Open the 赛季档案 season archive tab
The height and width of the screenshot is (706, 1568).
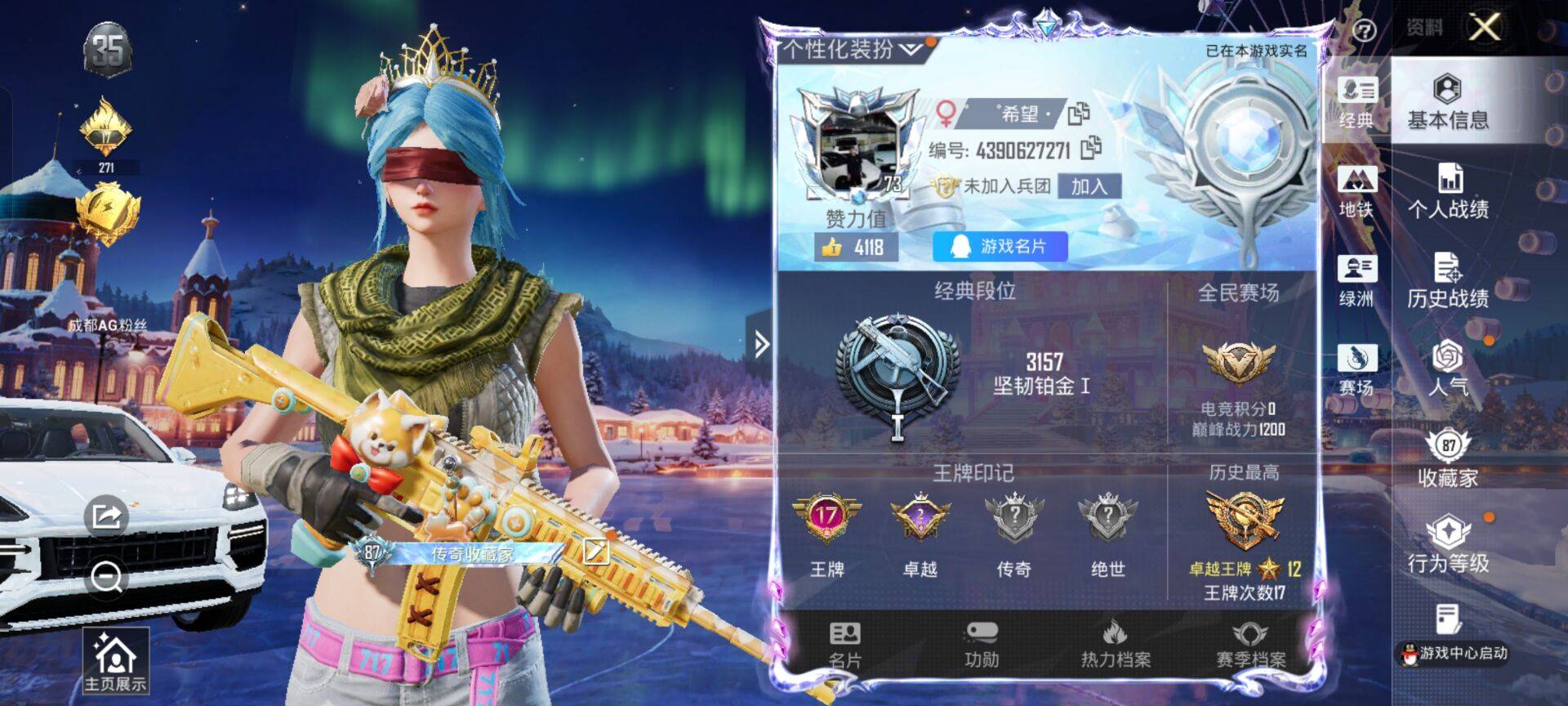(1250, 645)
